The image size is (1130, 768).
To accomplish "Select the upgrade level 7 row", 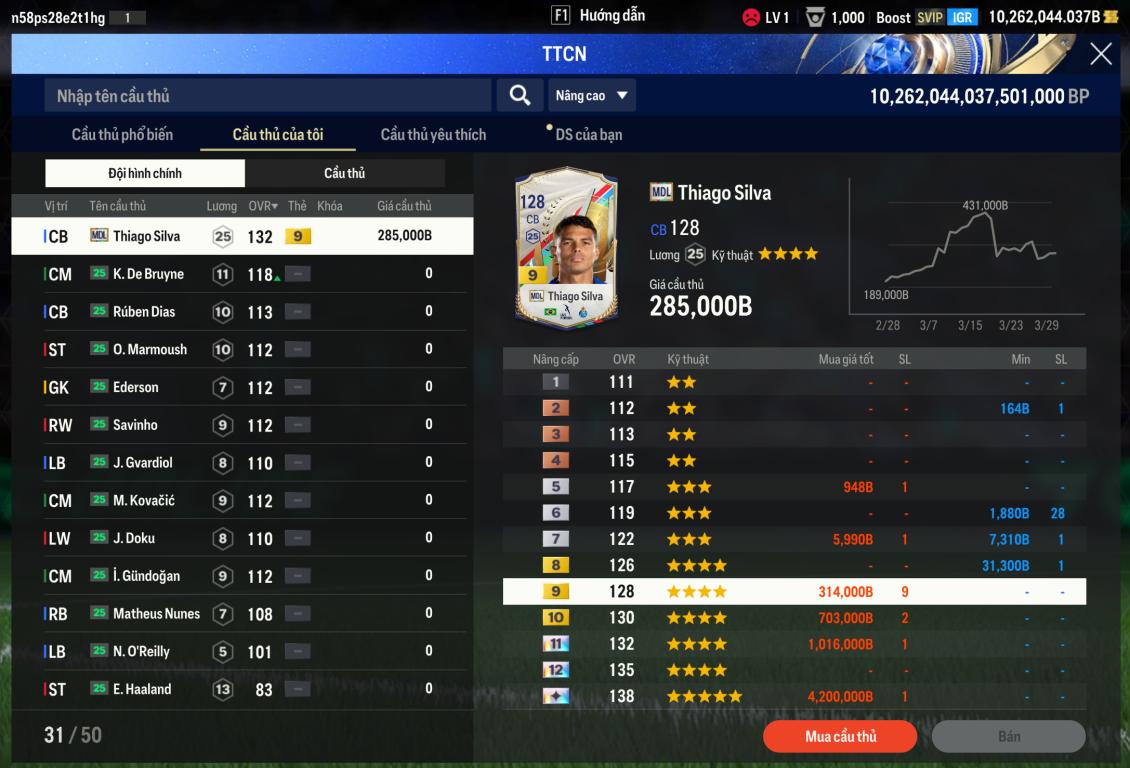I will click(x=794, y=539).
